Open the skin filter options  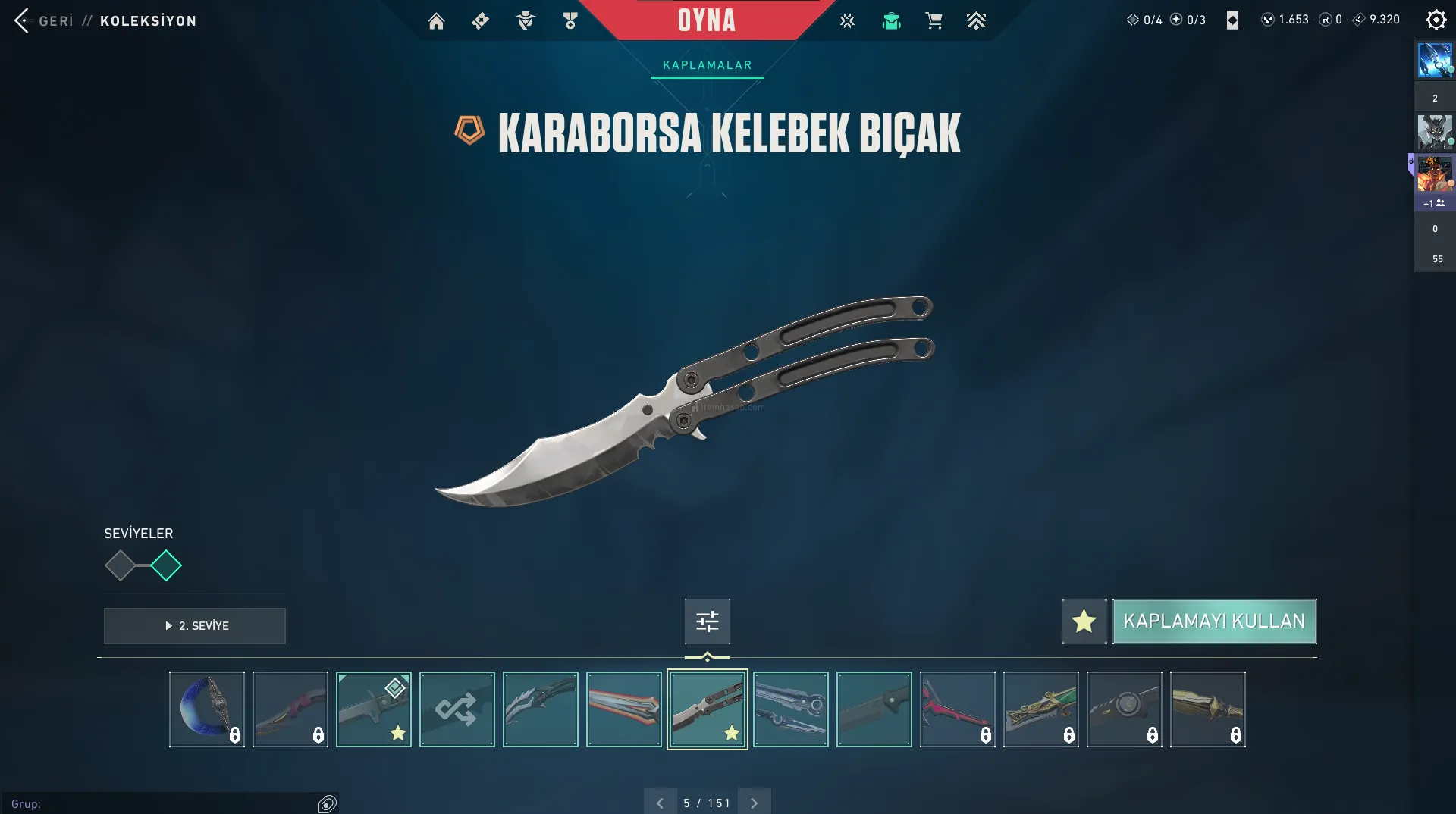click(707, 621)
